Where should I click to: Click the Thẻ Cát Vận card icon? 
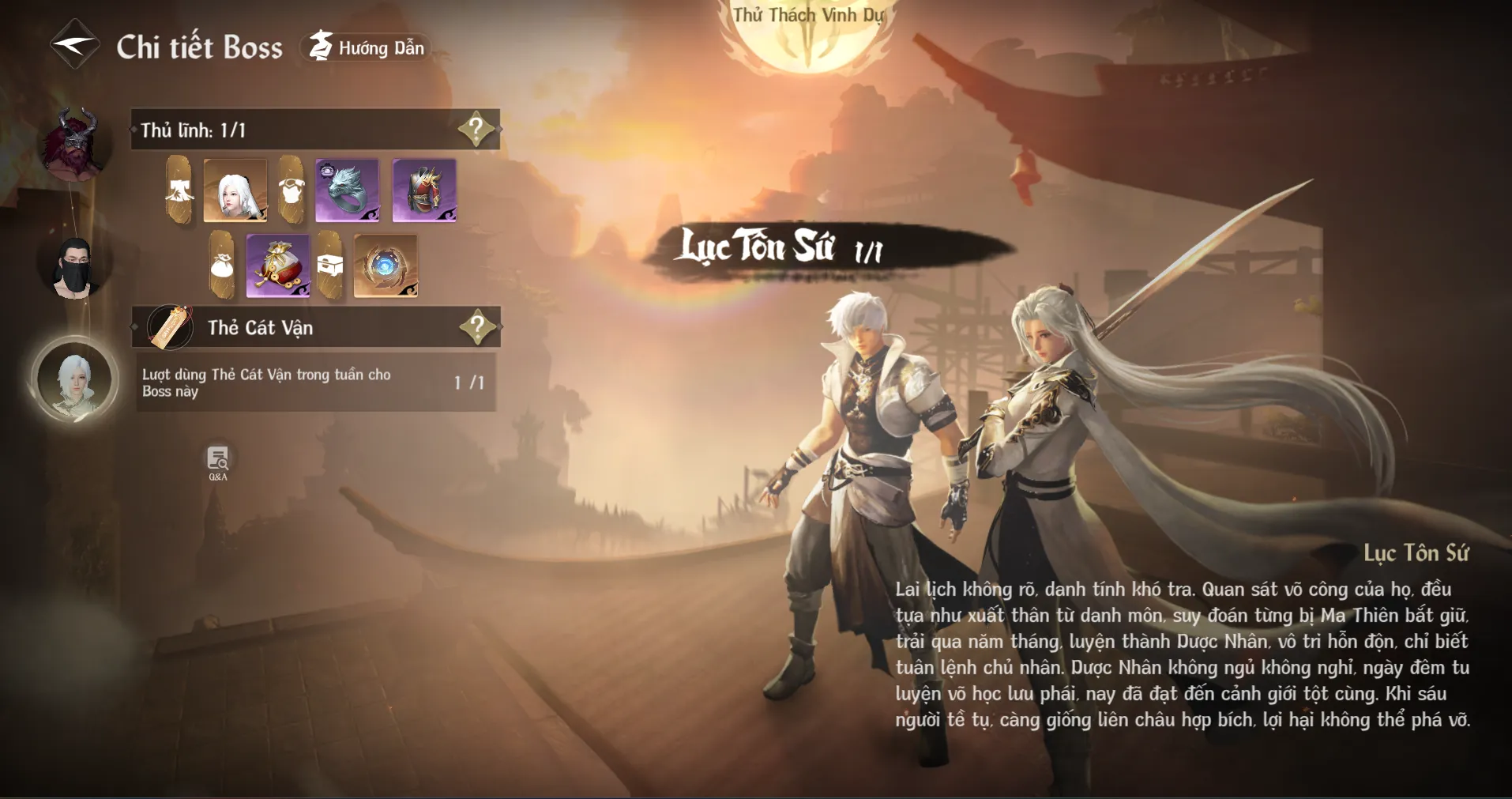(x=170, y=327)
